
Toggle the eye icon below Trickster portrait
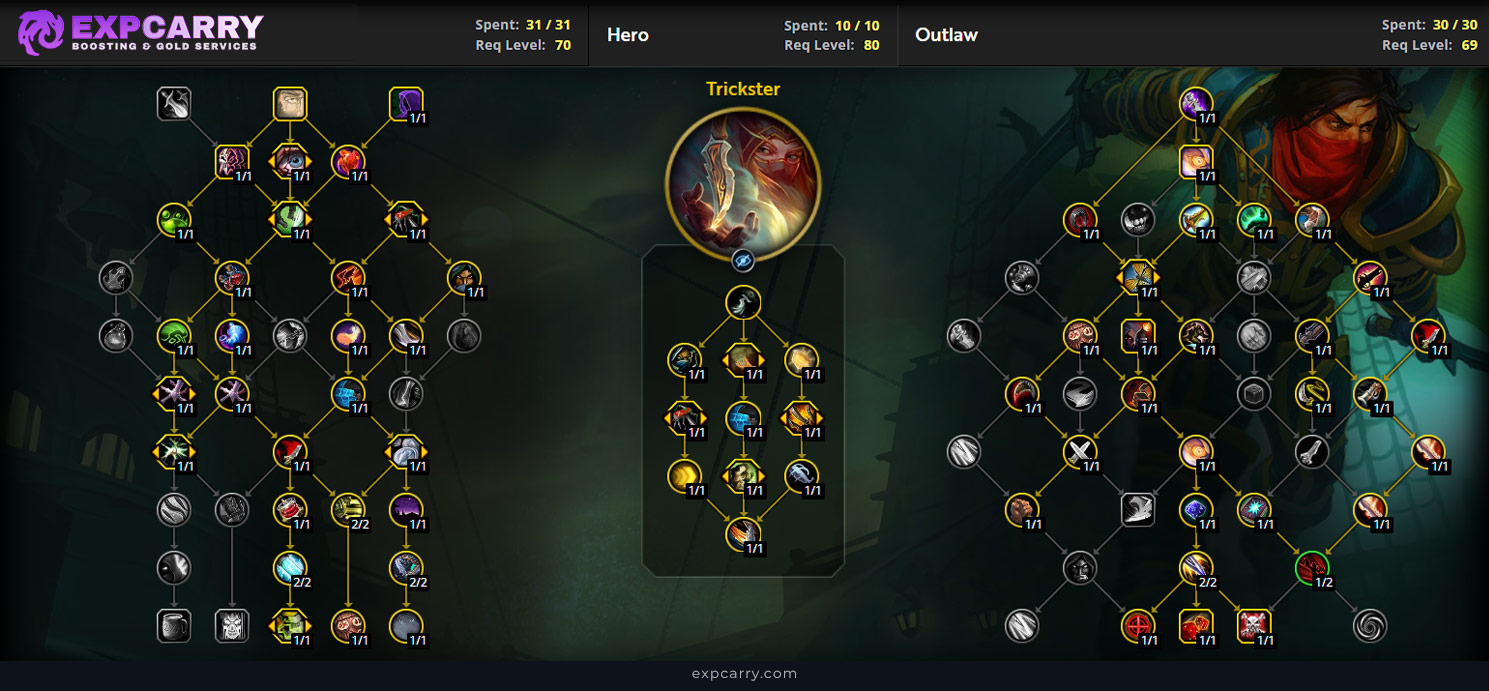click(x=742, y=261)
